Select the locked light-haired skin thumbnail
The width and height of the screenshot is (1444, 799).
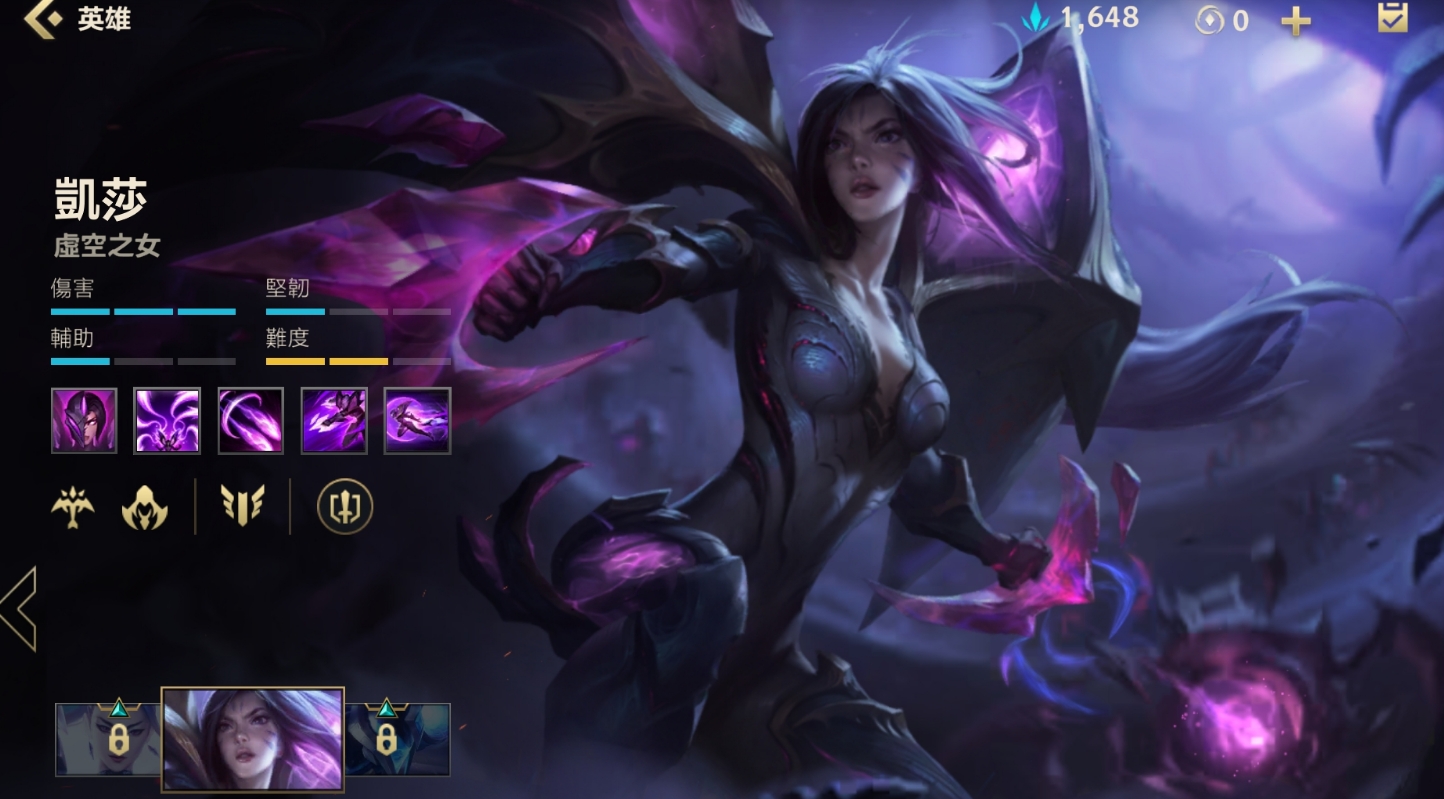coord(108,739)
